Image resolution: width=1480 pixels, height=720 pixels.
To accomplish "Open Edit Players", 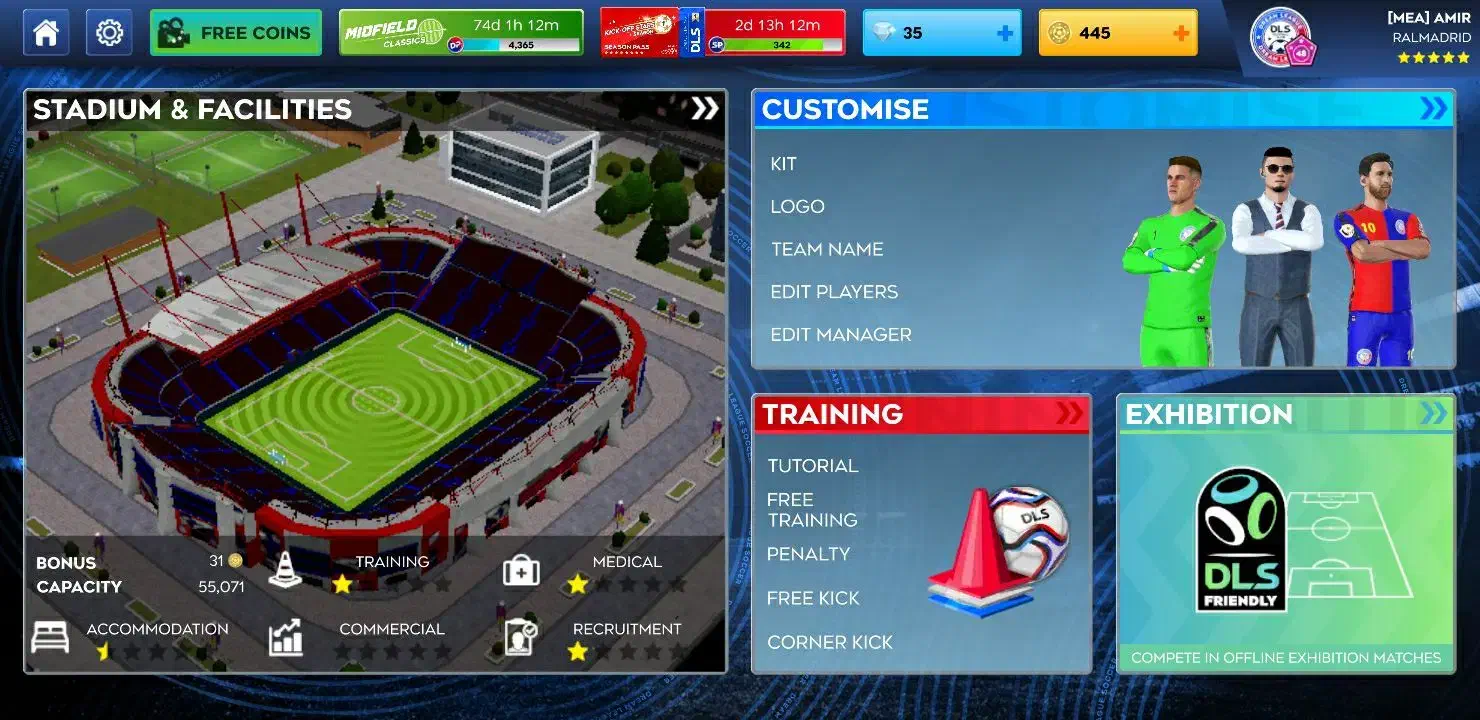I will click(834, 292).
